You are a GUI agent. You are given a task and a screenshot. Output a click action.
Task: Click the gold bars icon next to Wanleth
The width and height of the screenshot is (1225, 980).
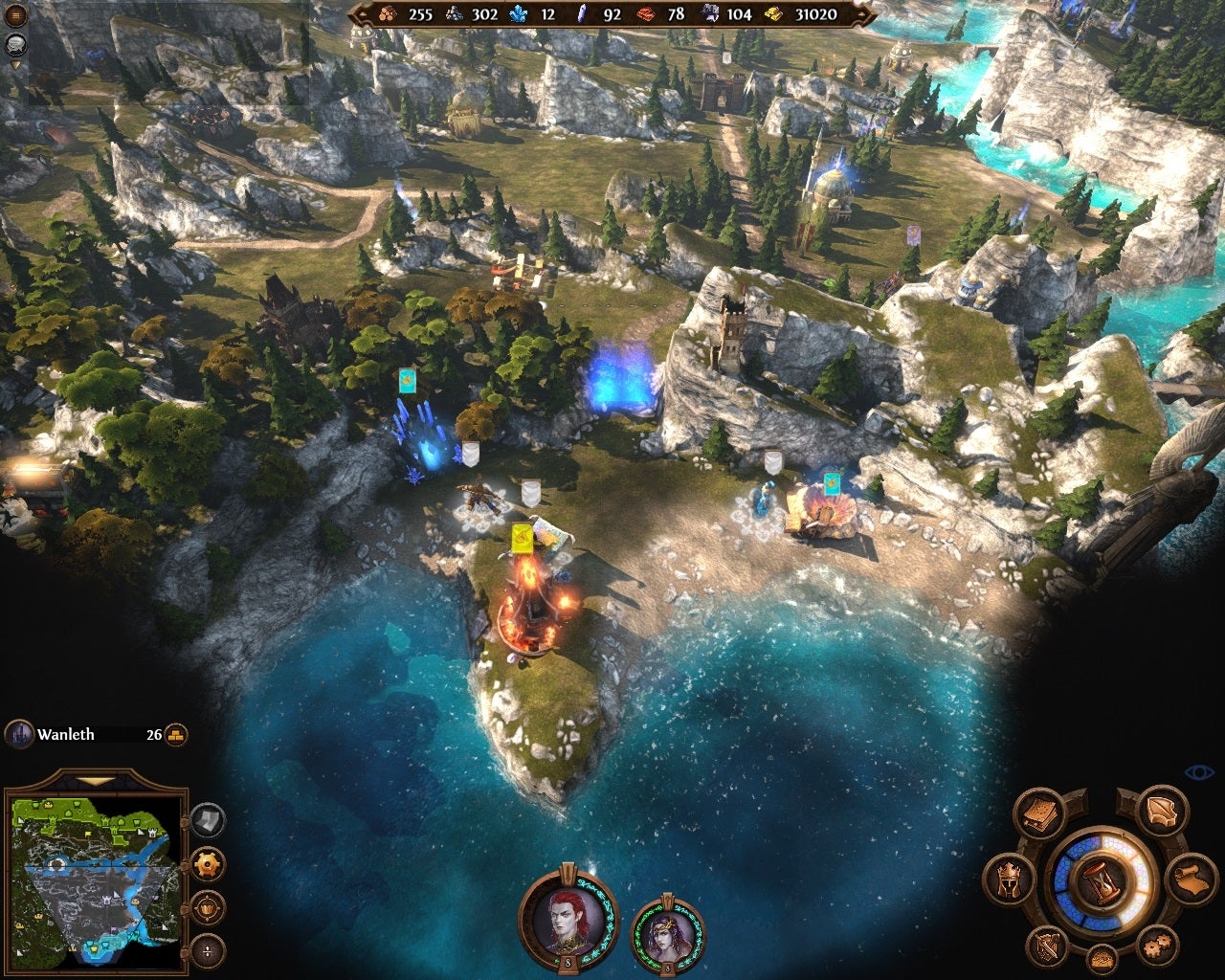point(176,735)
